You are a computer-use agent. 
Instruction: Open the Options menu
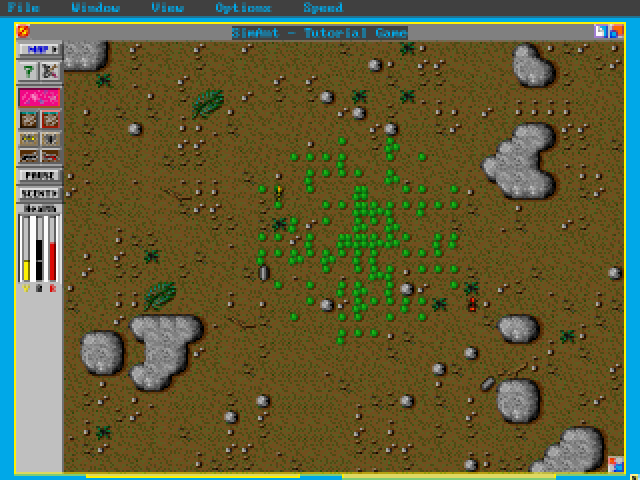point(243,8)
